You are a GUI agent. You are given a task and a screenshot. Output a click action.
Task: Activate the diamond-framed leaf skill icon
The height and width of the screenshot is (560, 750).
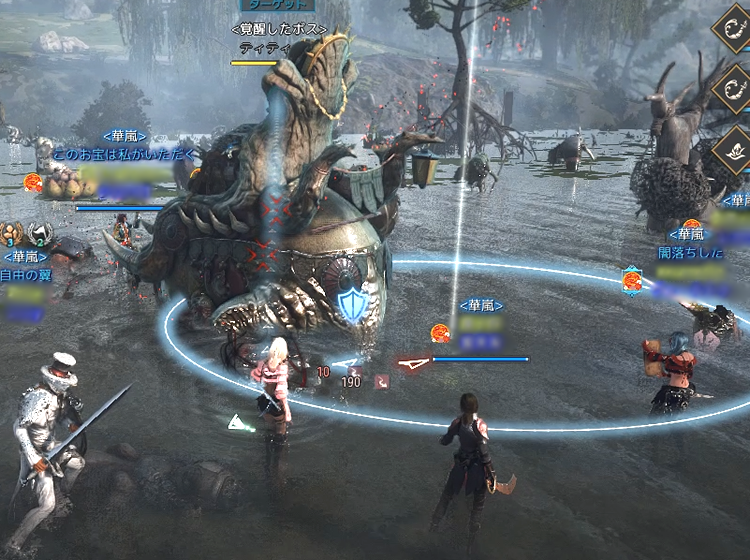point(733,147)
